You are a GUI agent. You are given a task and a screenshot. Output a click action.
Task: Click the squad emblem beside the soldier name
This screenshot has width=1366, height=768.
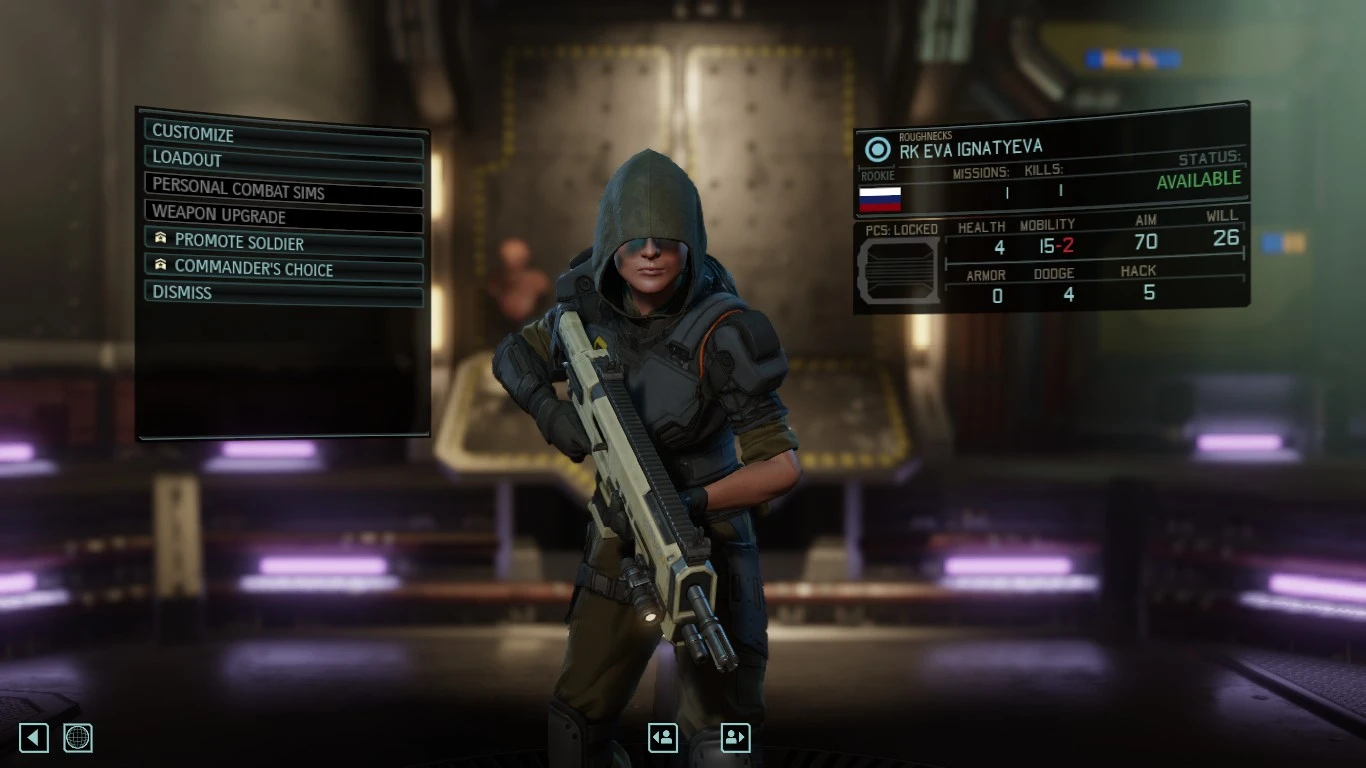point(878,150)
